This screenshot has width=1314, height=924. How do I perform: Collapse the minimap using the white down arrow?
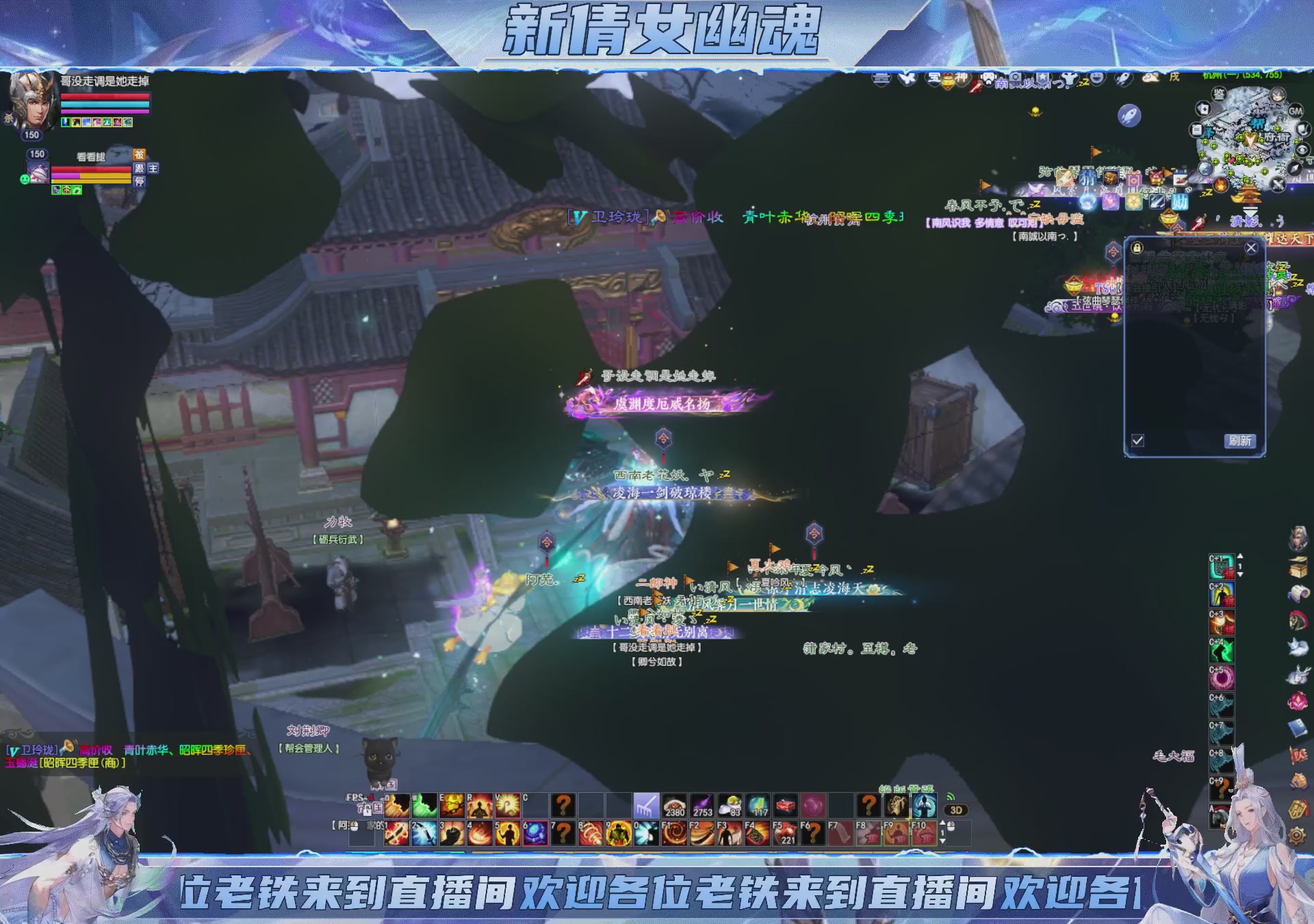coord(1250,211)
